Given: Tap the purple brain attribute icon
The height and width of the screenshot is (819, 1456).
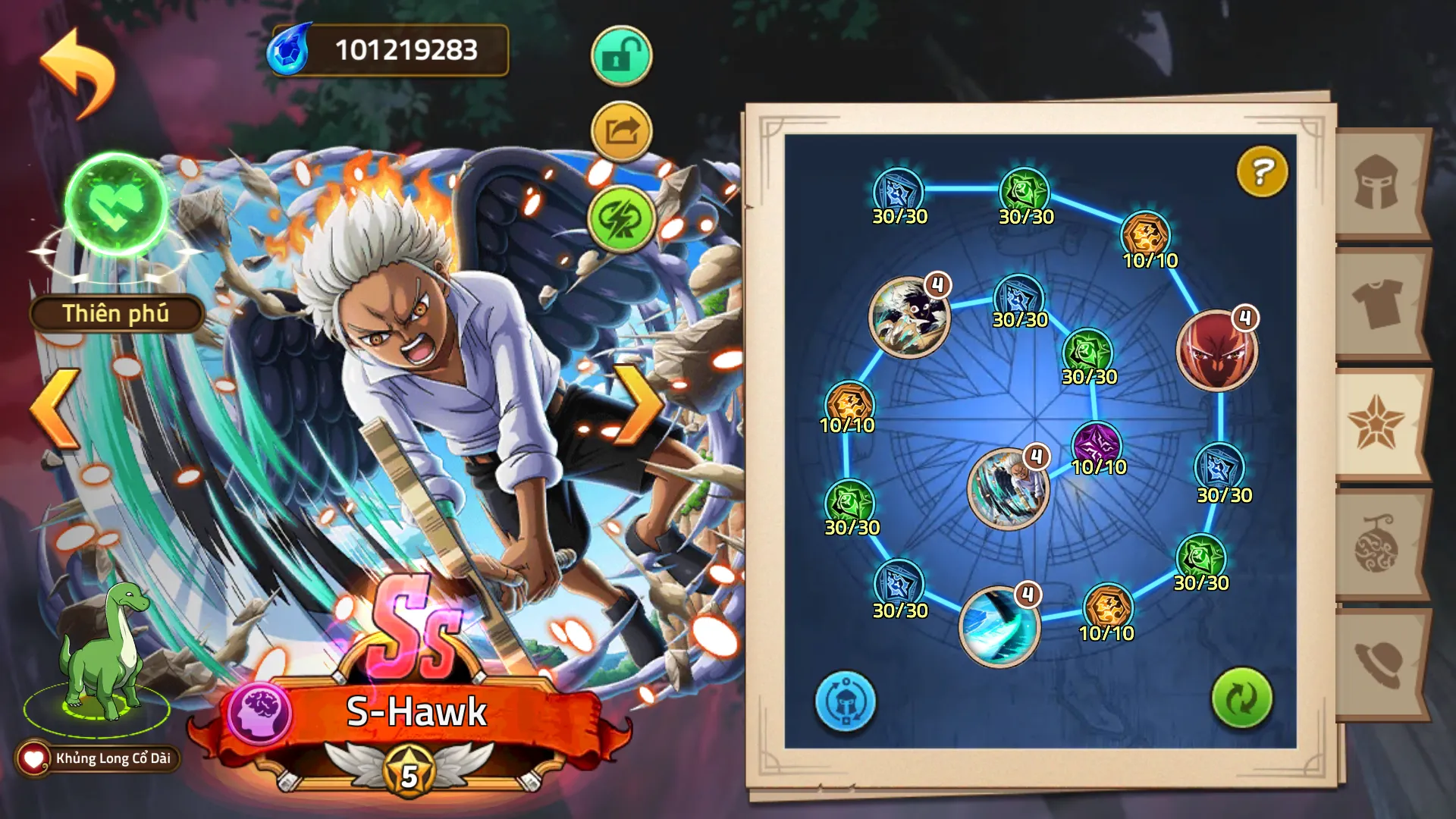Looking at the screenshot, I should pos(259,713).
